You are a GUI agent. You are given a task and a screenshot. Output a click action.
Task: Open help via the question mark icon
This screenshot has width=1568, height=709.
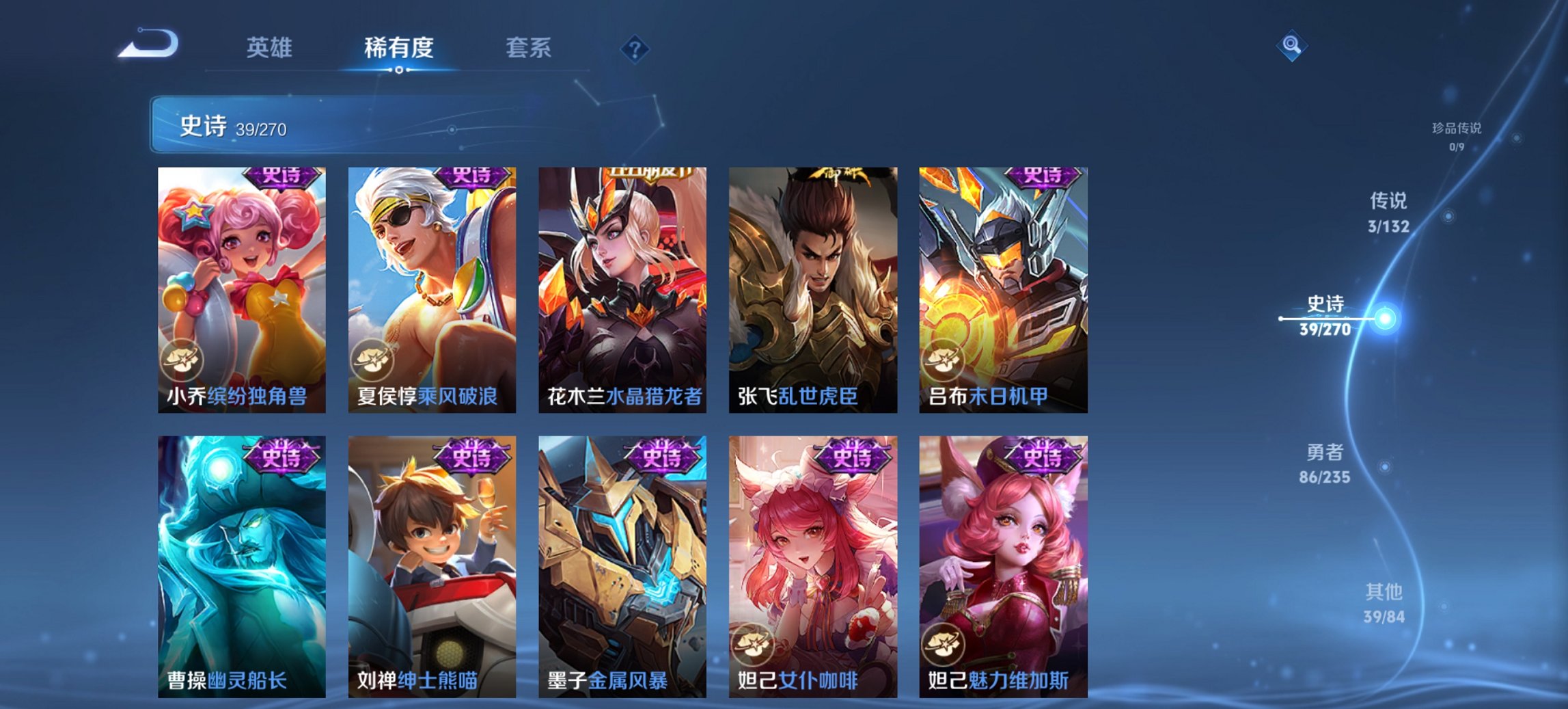(635, 49)
